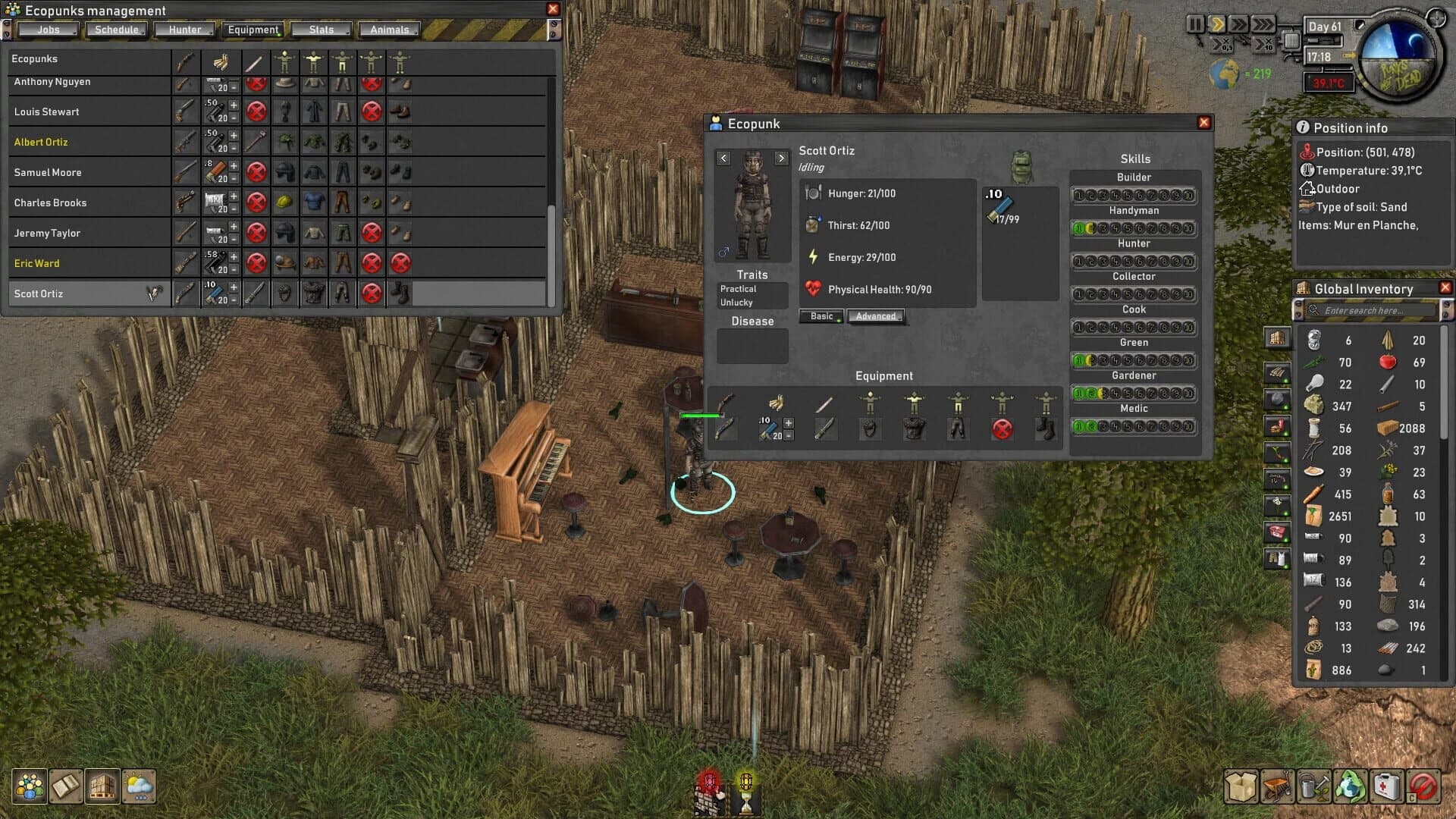Open the weather panel icon at bottom left
Viewport: 1456px width, 819px height.
(x=139, y=786)
